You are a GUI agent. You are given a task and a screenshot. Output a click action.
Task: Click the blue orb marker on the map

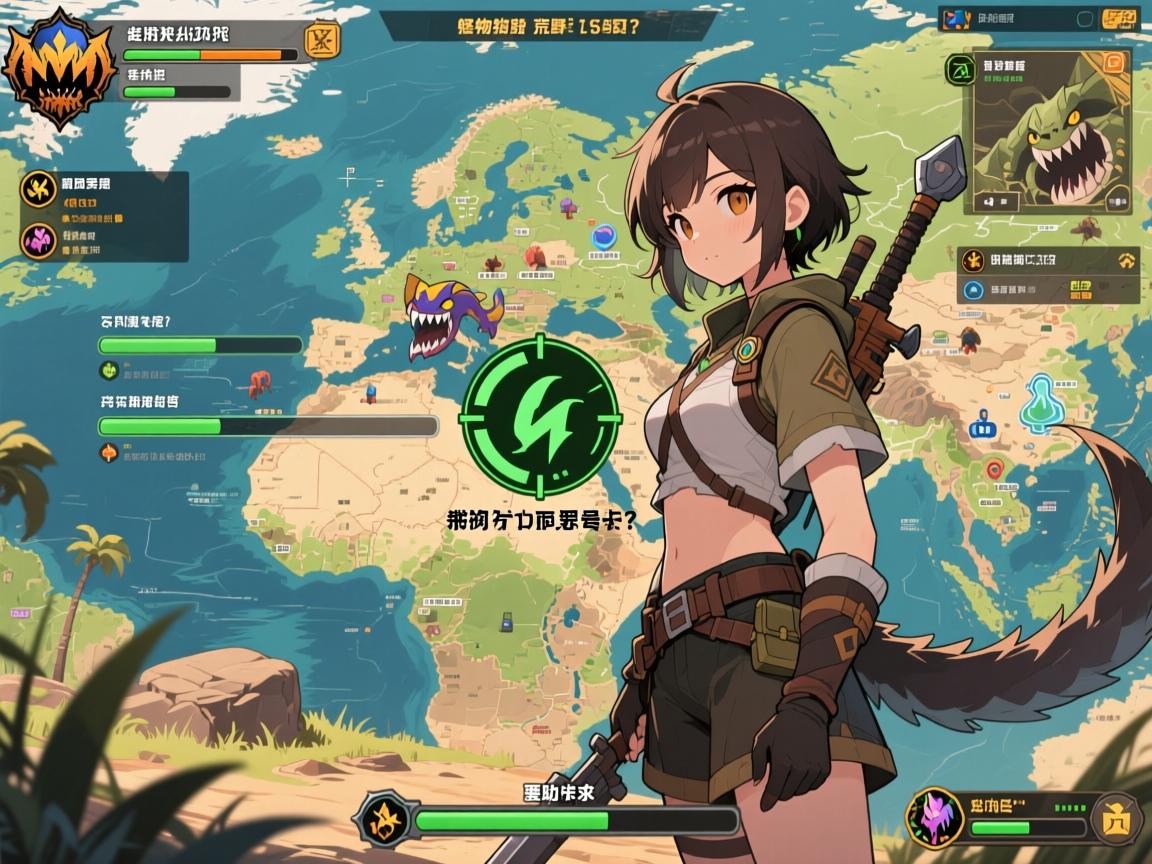tap(604, 237)
